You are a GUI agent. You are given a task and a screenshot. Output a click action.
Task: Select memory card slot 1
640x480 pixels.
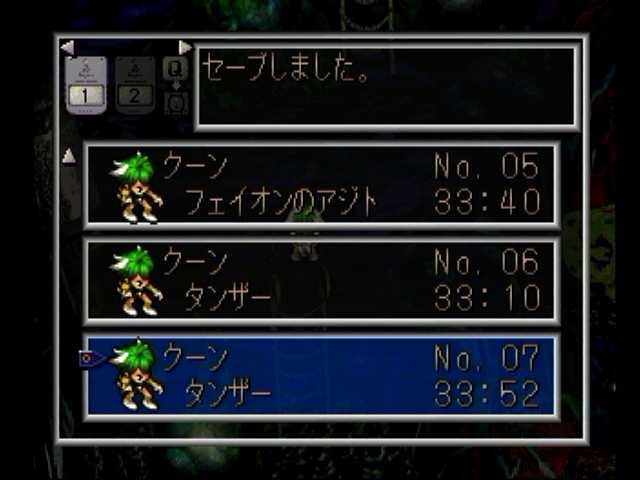[x=85, y=85]
